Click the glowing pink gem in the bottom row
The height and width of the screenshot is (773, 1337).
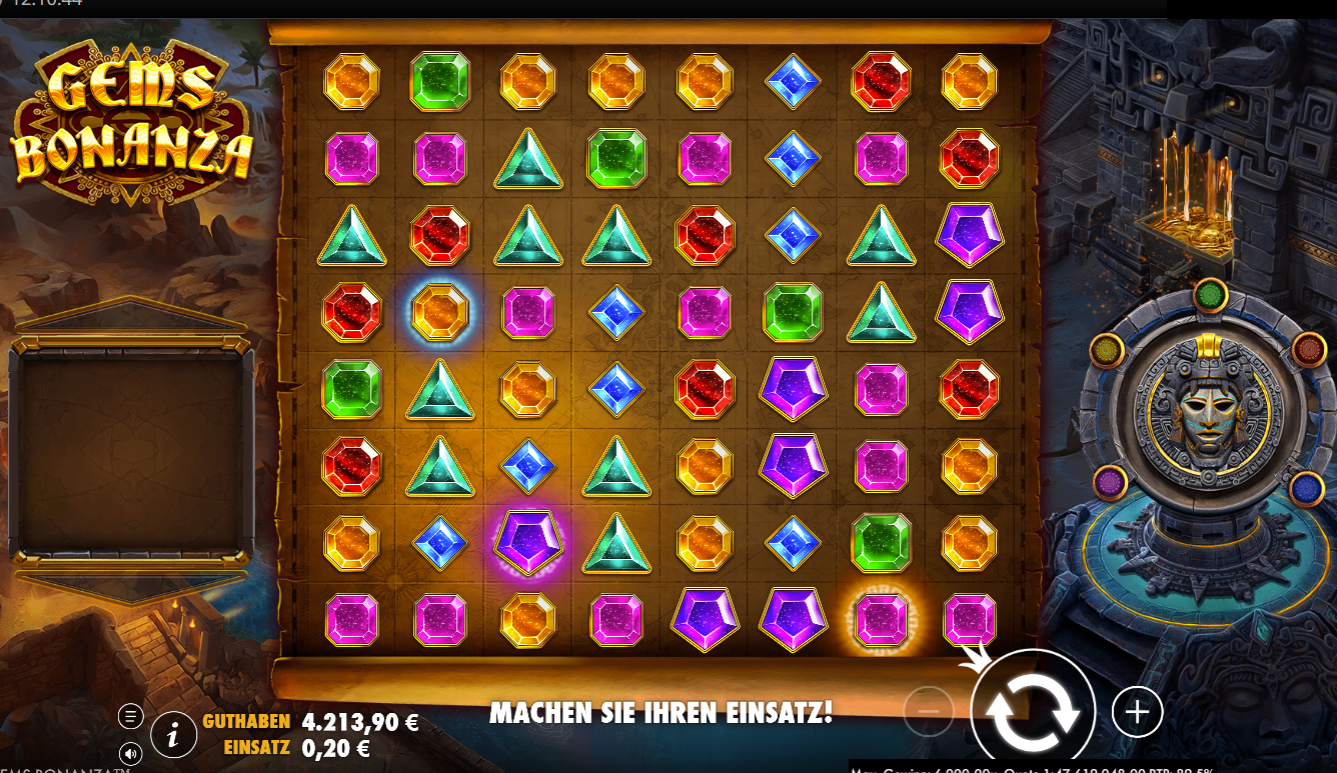(x=880, y=620)
